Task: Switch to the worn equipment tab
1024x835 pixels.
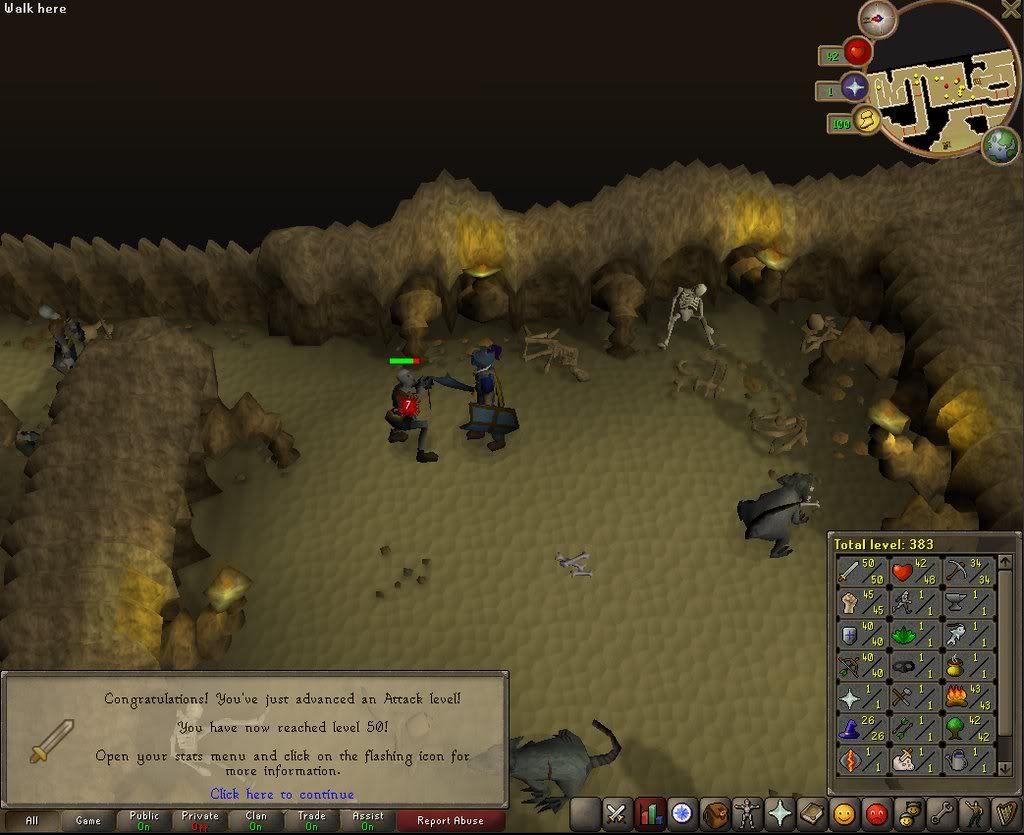Action: [x=746, y=814]
